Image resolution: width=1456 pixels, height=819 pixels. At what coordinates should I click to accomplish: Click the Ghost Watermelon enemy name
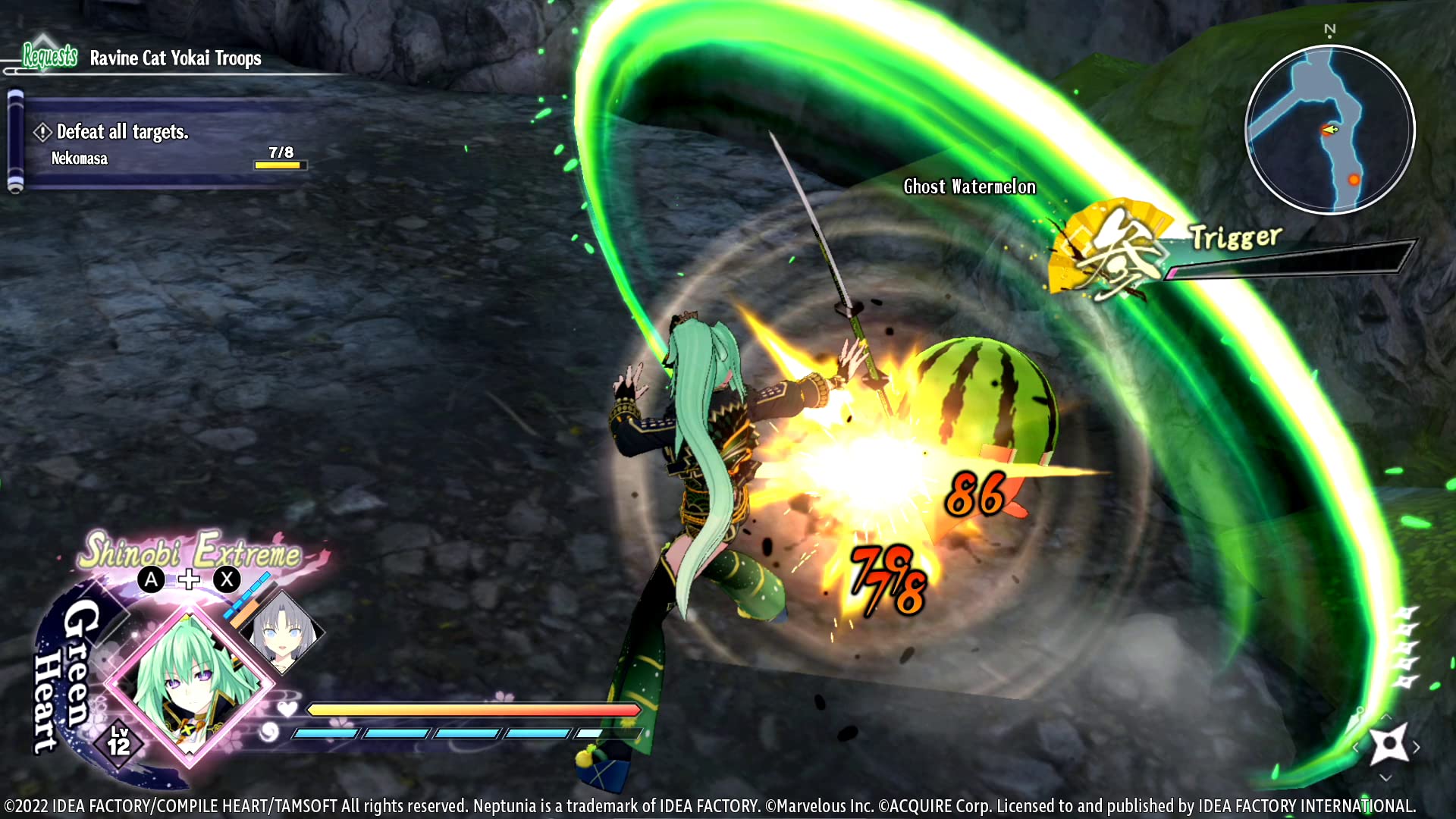pos(969,187)
